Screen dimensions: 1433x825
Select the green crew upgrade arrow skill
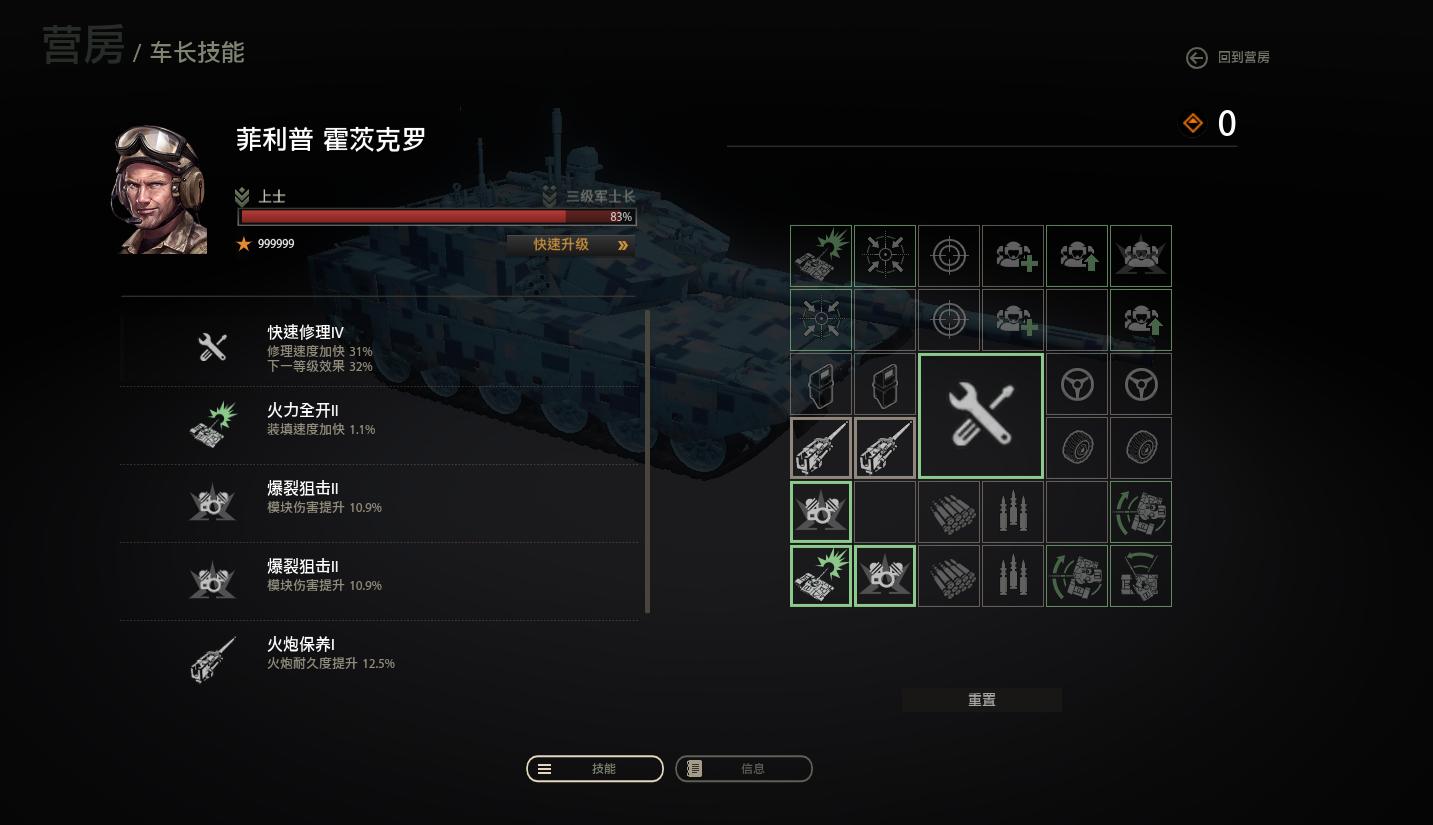click(1076, 255)
